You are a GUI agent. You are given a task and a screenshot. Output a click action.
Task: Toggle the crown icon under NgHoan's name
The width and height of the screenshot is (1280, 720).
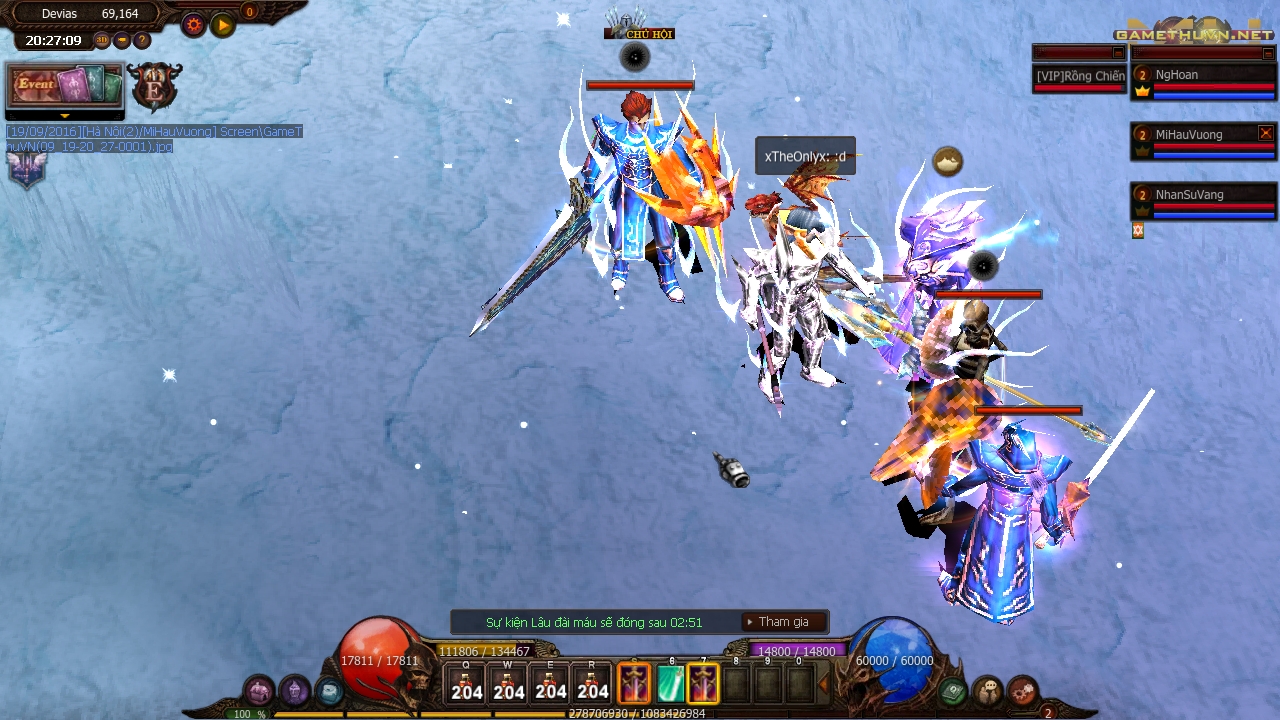1142,91
